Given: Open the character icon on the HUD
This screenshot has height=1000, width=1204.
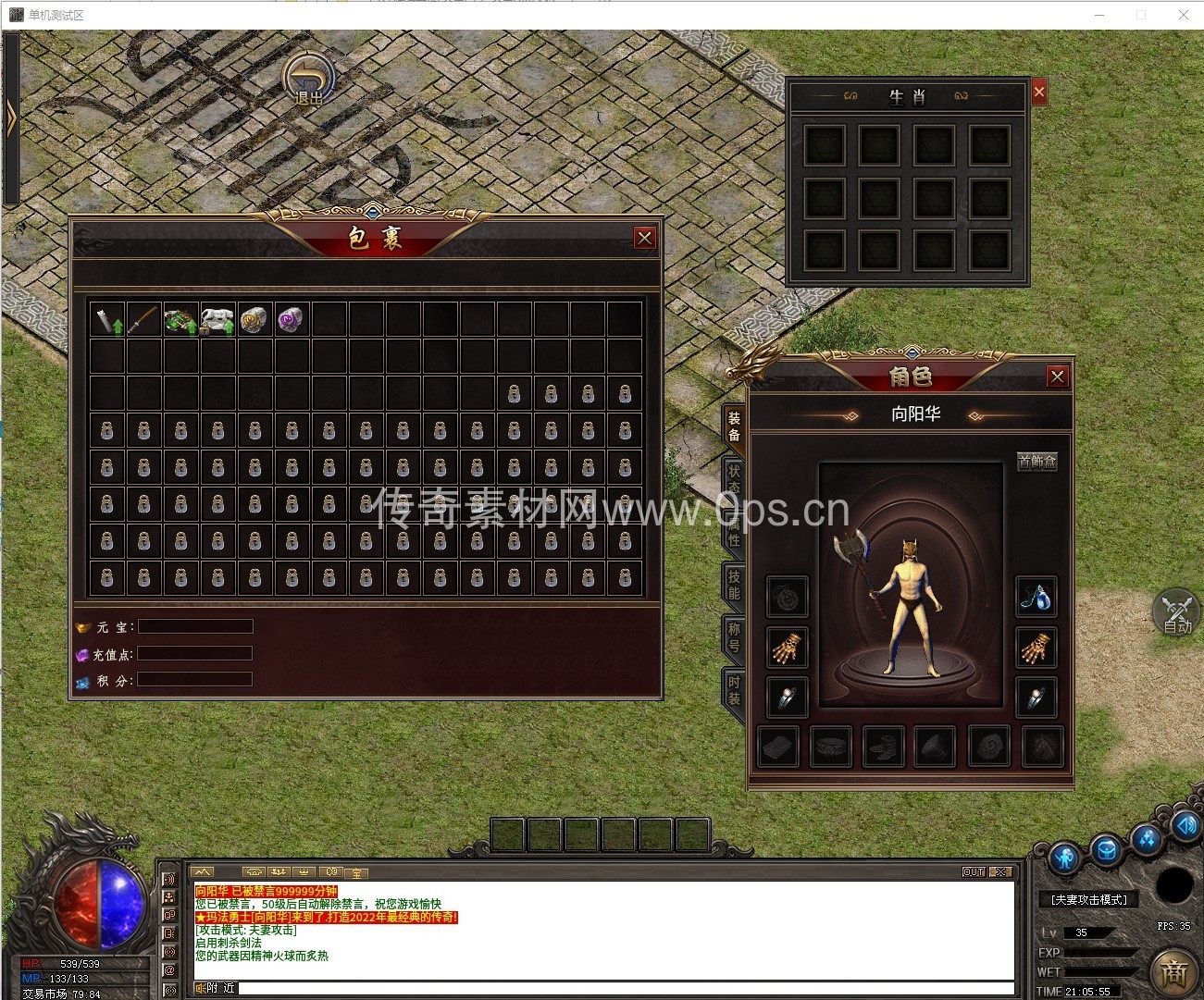Looking at the screenshot, I should 1064,858.
